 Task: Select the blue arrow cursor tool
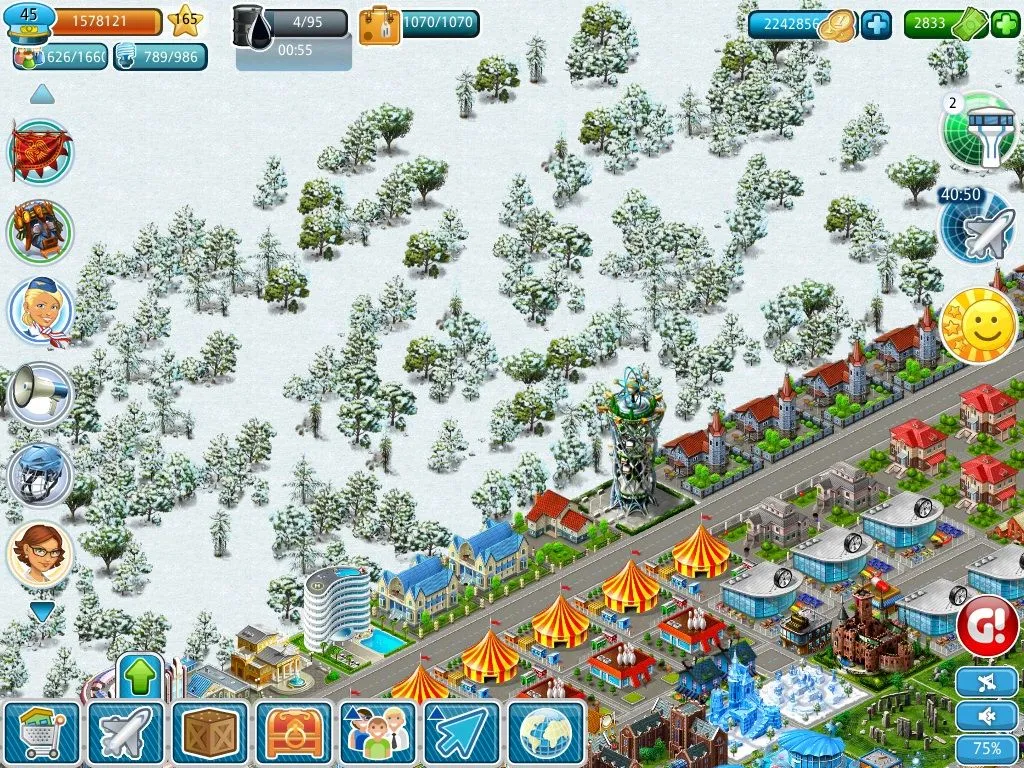462,733
